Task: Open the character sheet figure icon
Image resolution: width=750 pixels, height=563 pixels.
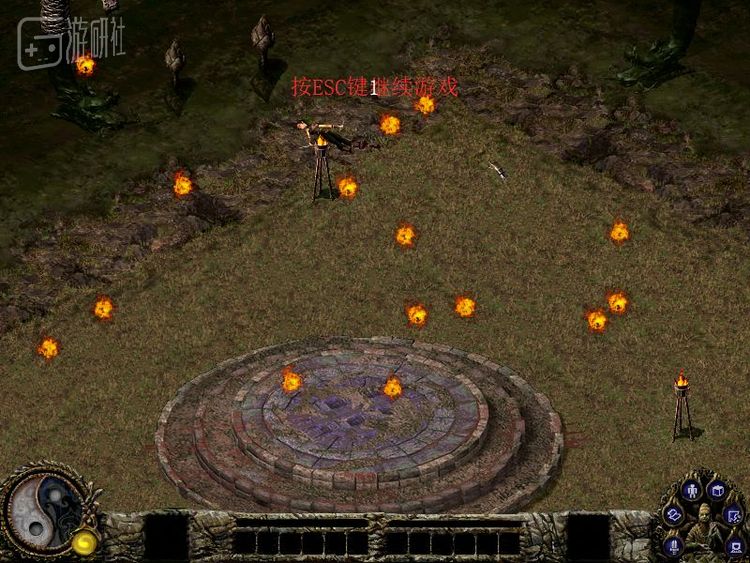Action: [691, 490]
